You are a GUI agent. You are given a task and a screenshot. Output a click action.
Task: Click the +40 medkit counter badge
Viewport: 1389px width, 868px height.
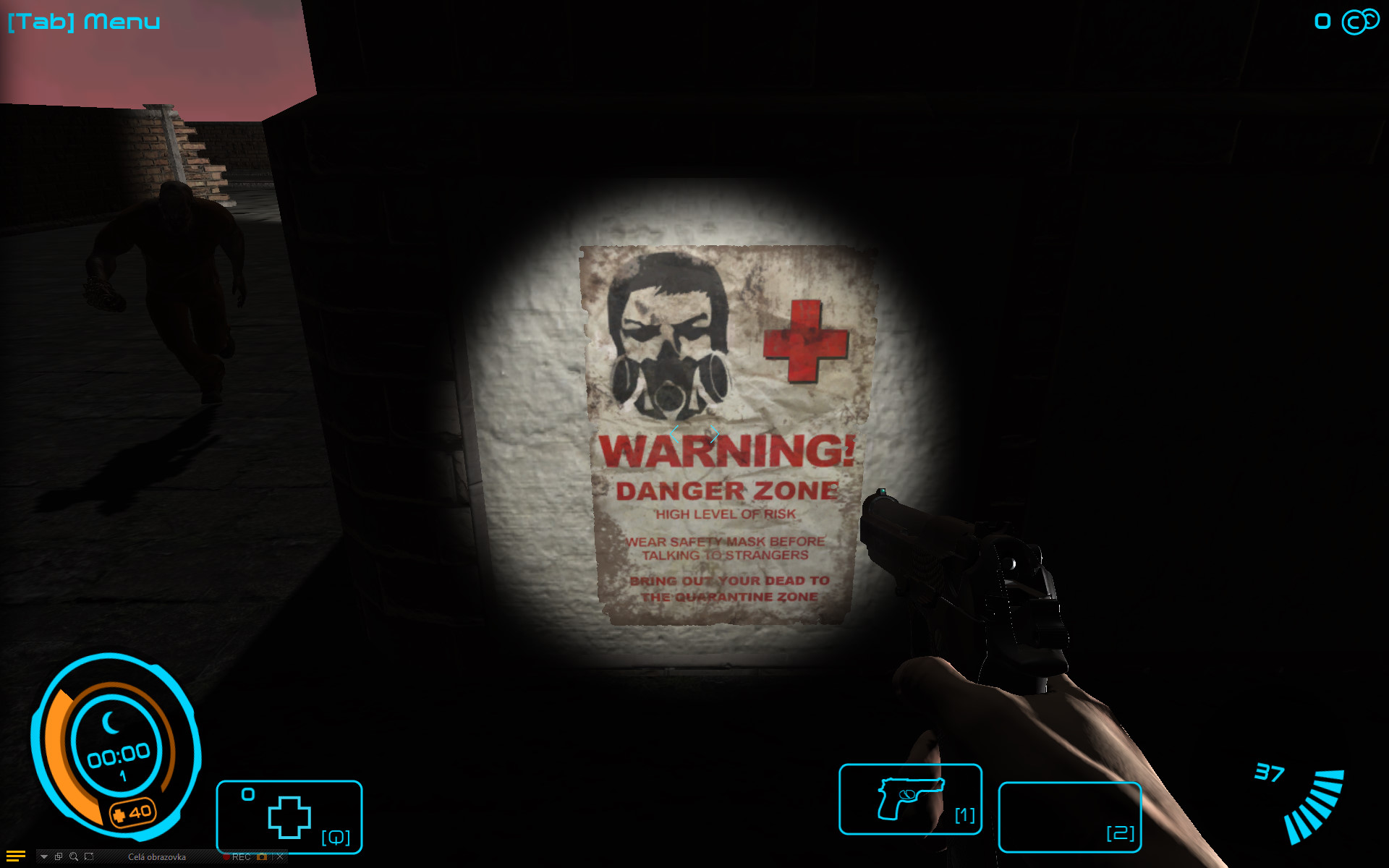point(134,811)
